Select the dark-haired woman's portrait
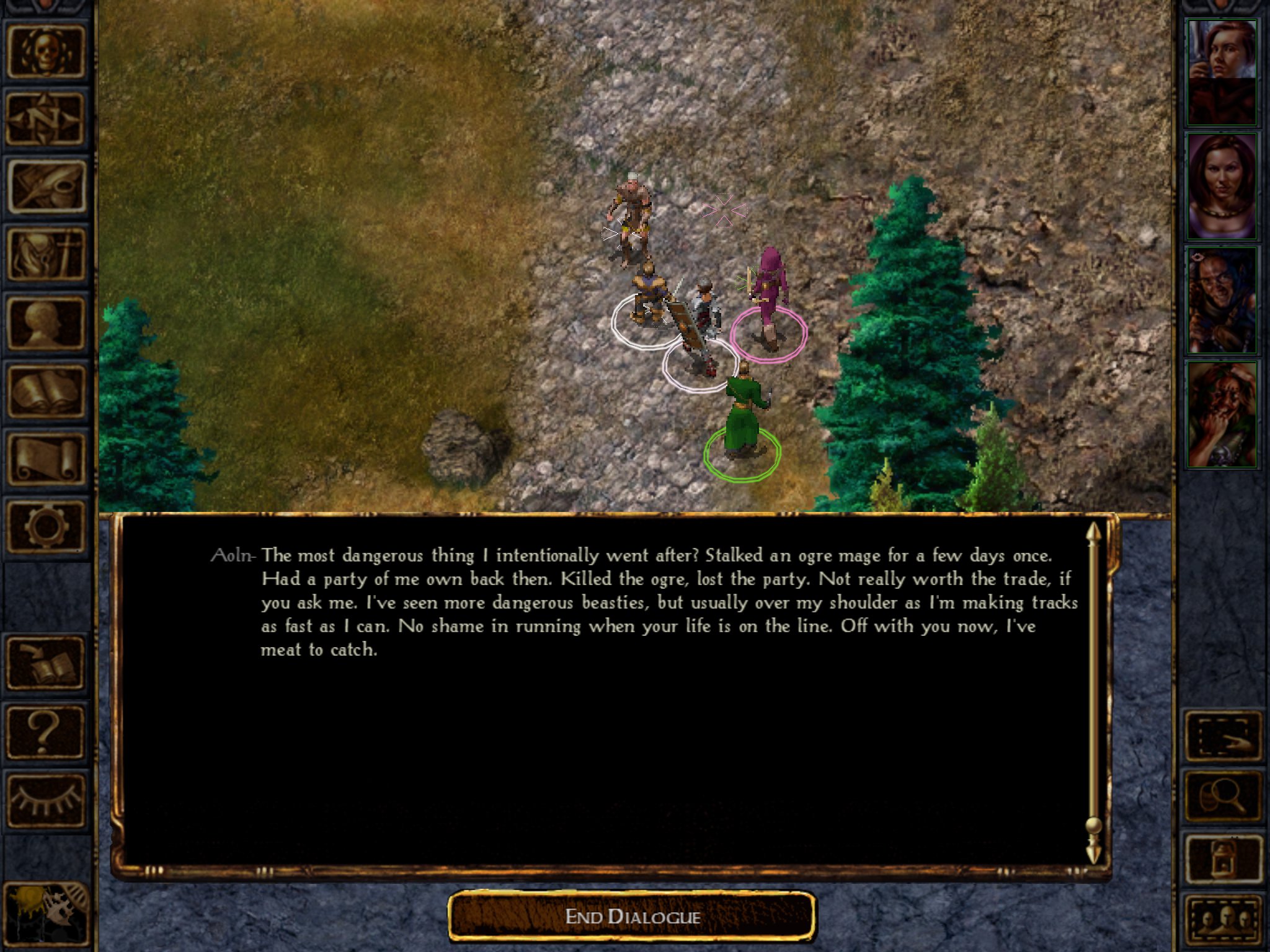1270x952 pixels. pos(1222,186)
